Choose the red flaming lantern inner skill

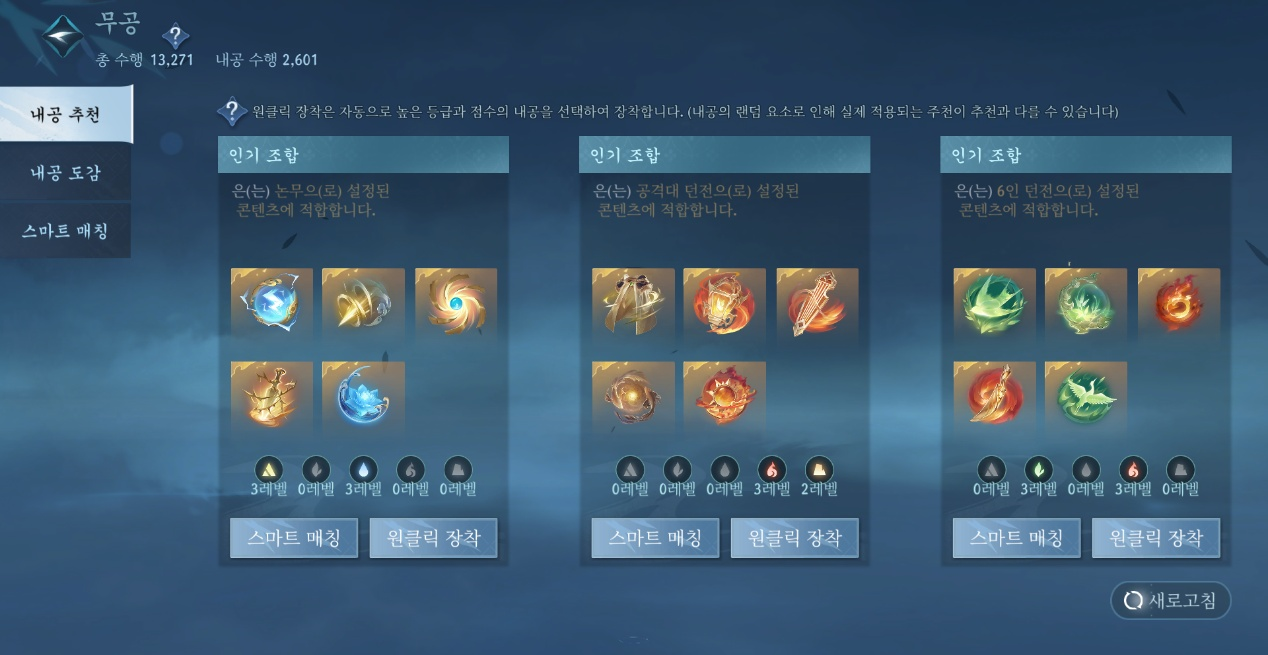724,302
